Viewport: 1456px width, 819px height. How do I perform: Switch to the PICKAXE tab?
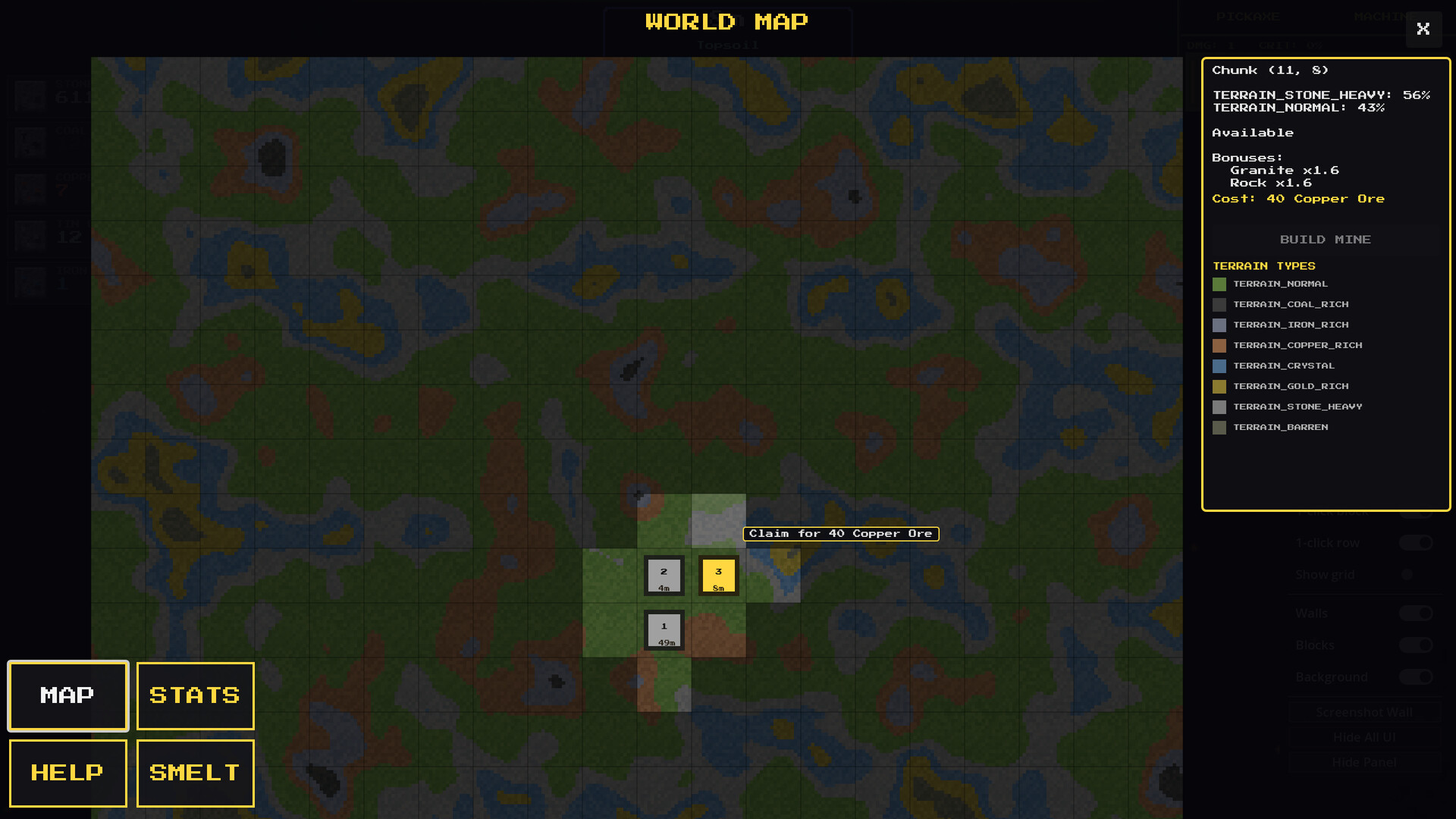[1249, 16]
